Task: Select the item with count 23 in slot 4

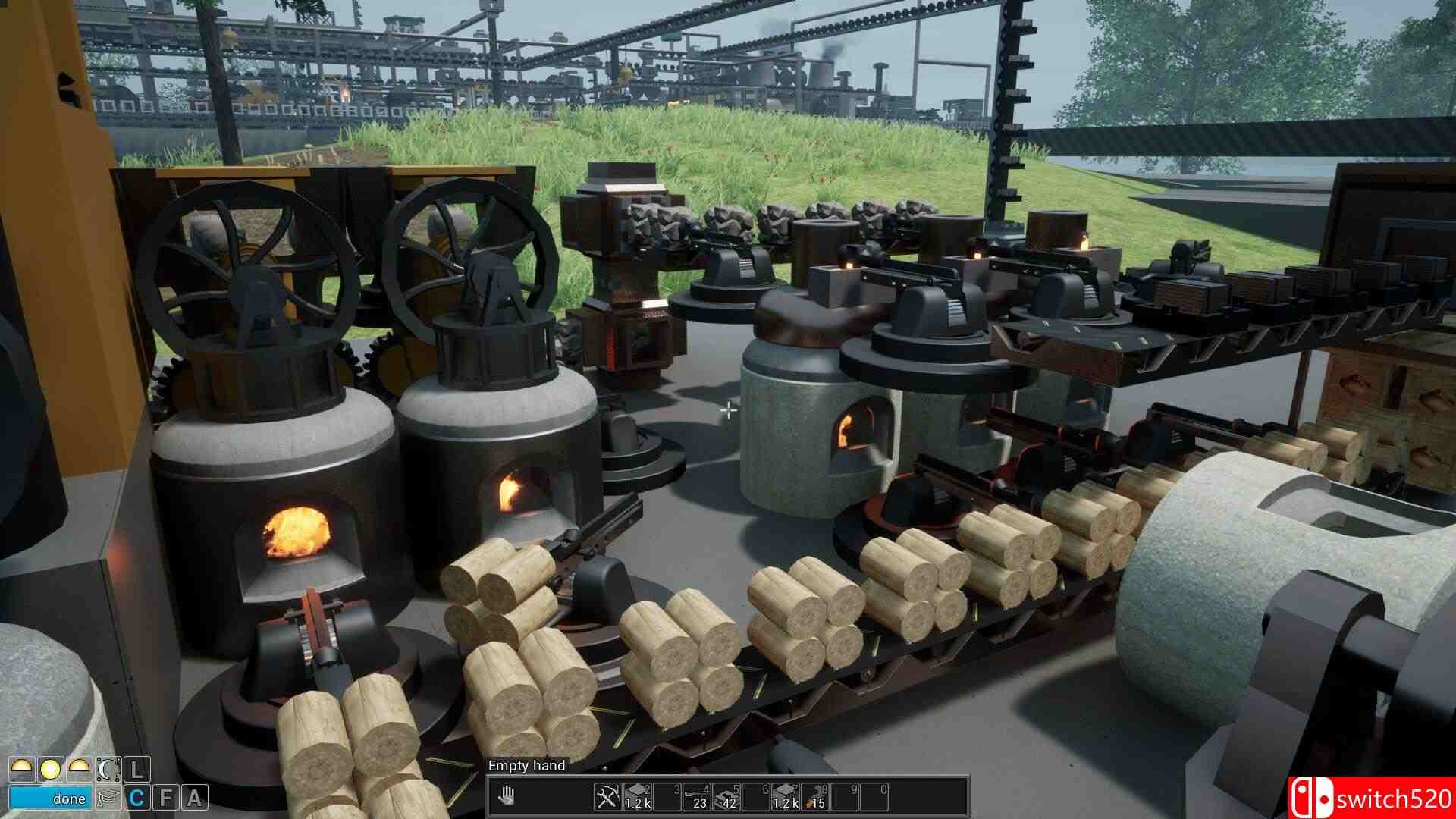Action: click(x=696, y=798)
